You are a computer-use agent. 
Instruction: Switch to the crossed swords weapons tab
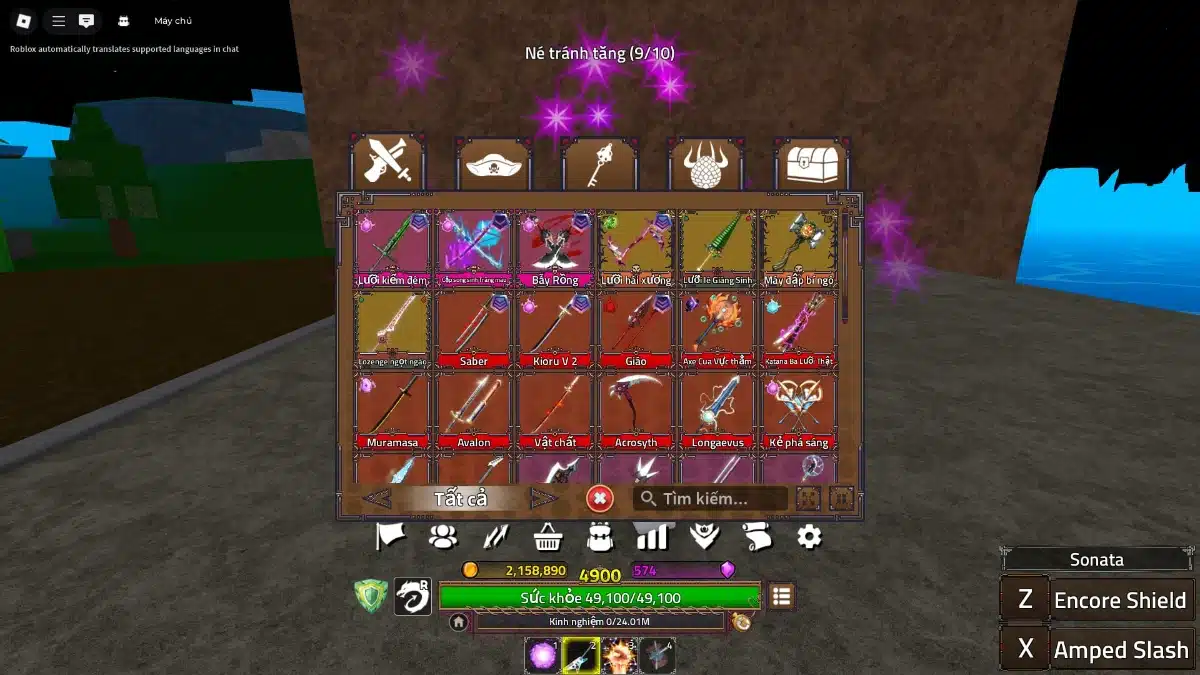pyautogui.click(x=388, y=163)
